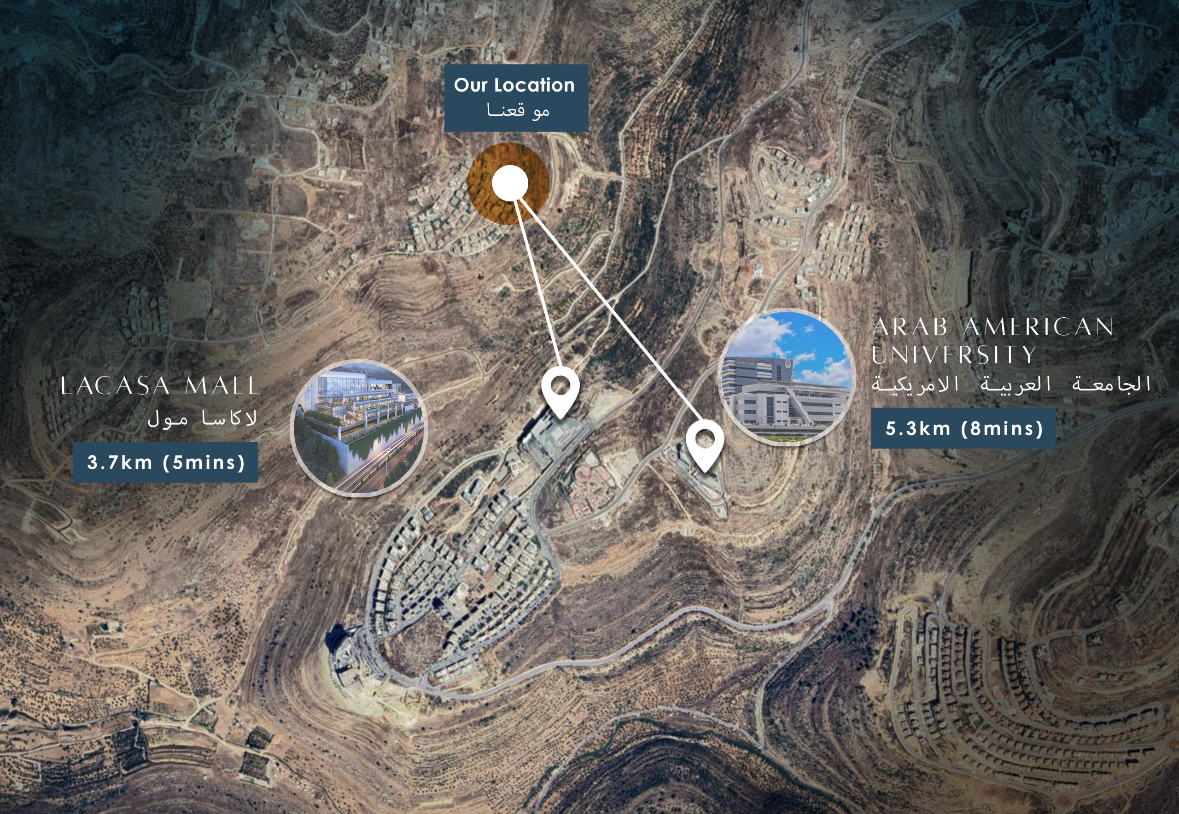Click the 3.7km (5mins) distance tag
The image size is (1179, 814).
click(x=165, y=463)
